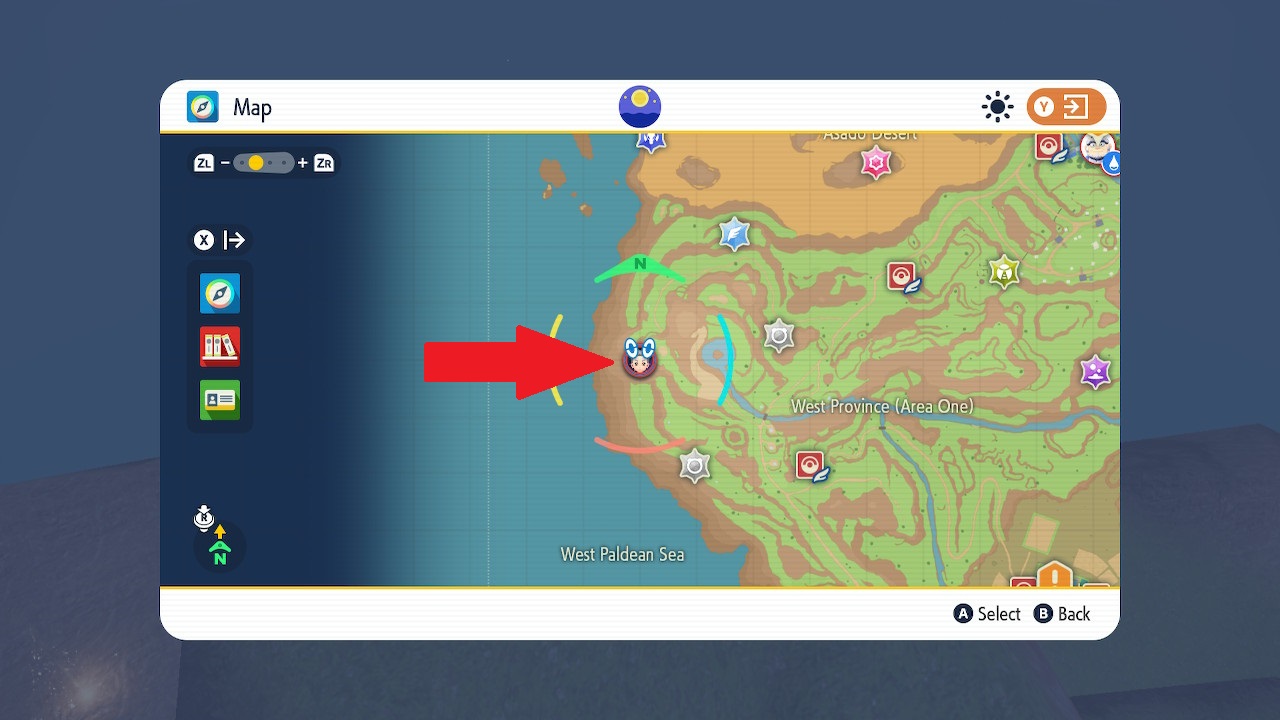The width and height of the screenshot is (1280, 720).
Task: Click the A Select prompt at the bottom
Action: [987, 613]
